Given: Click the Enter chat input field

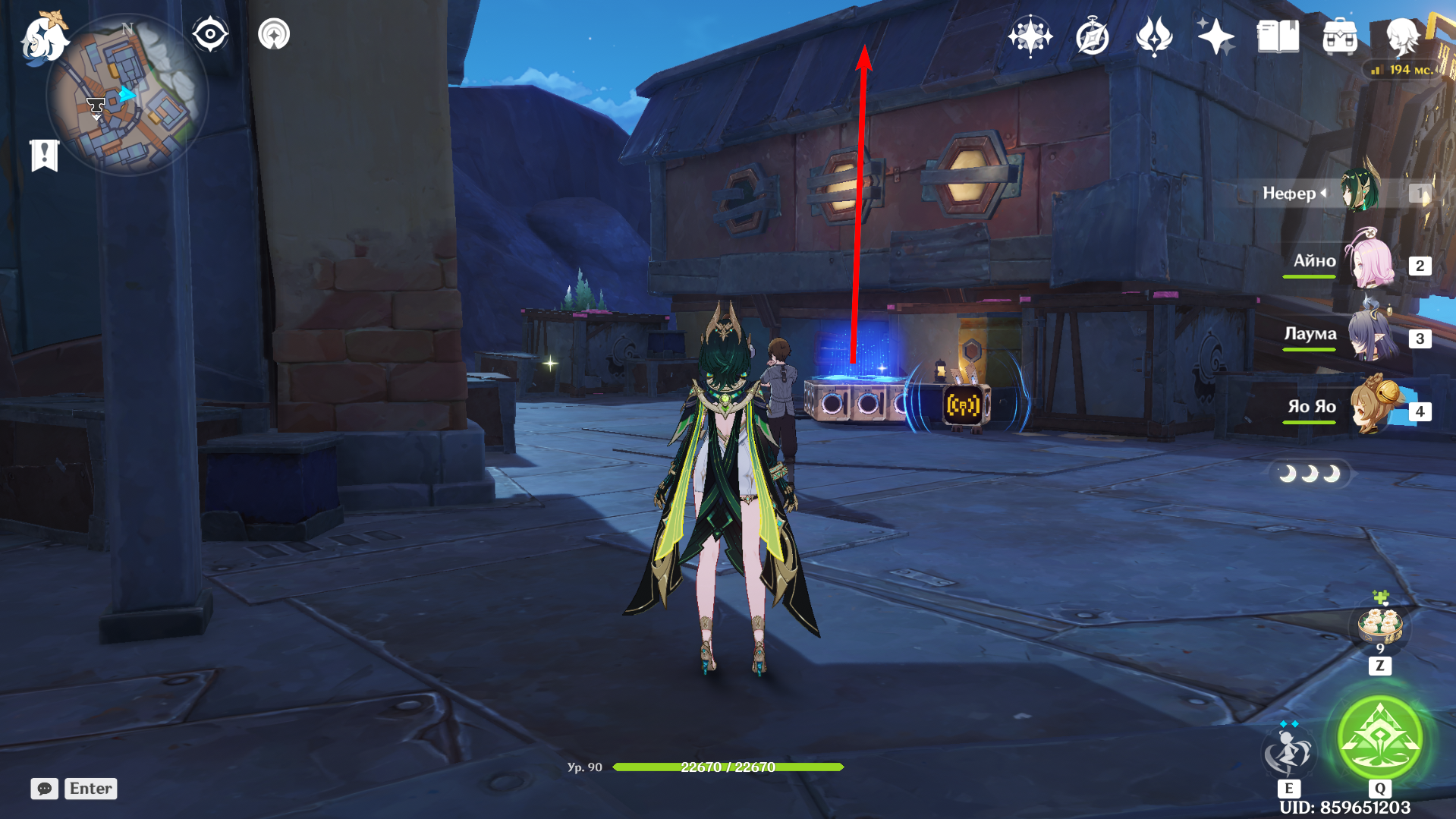Looking at the screenshot, I should [x=90, y=789].
